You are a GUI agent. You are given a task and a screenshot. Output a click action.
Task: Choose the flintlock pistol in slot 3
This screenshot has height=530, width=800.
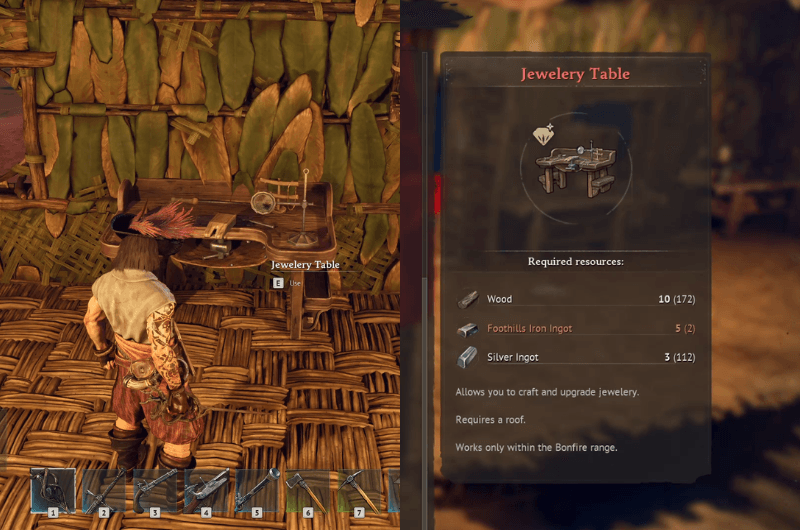[155, 491]
